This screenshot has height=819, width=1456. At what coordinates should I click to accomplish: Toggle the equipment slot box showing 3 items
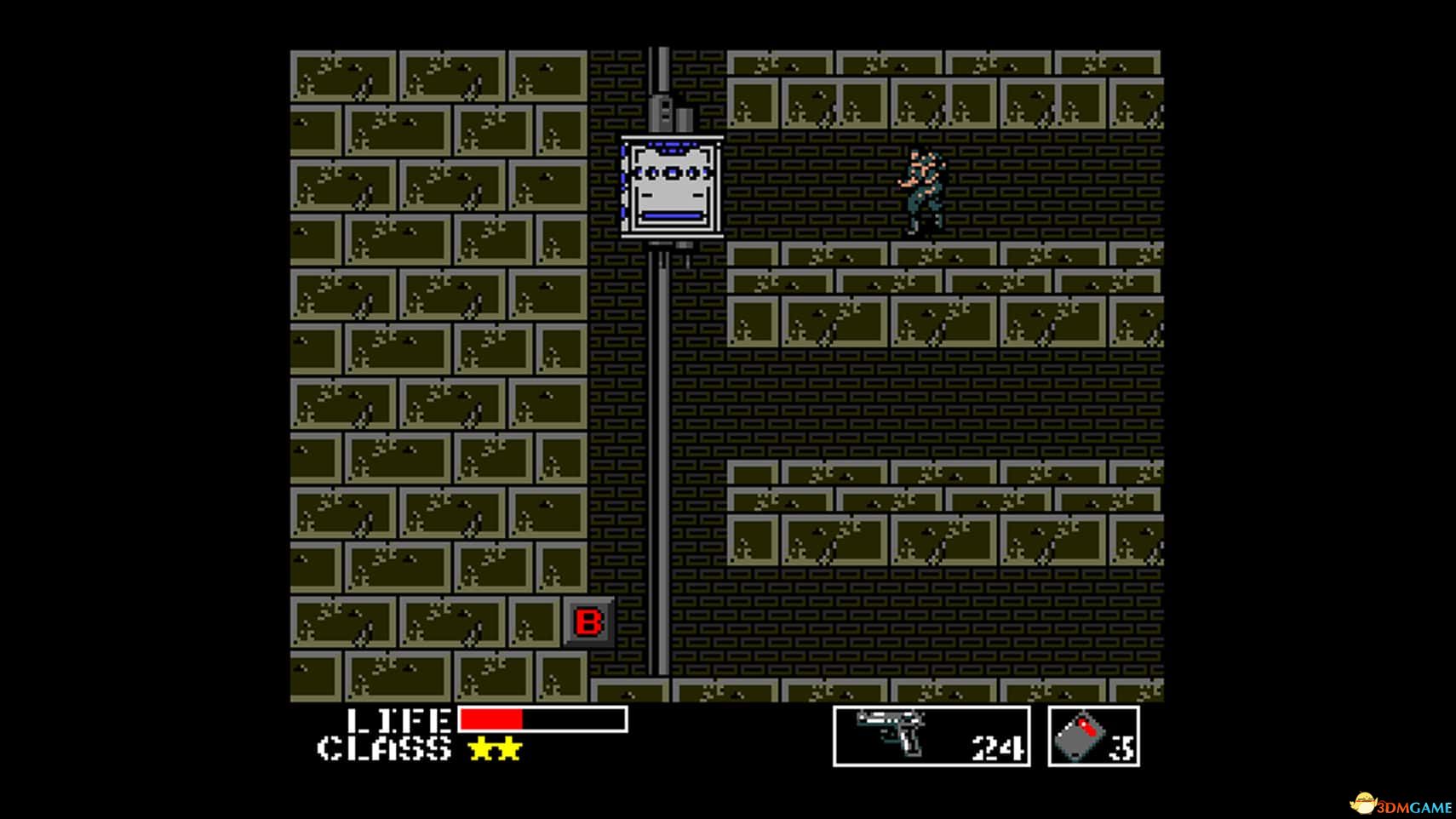coord(1092,736)
